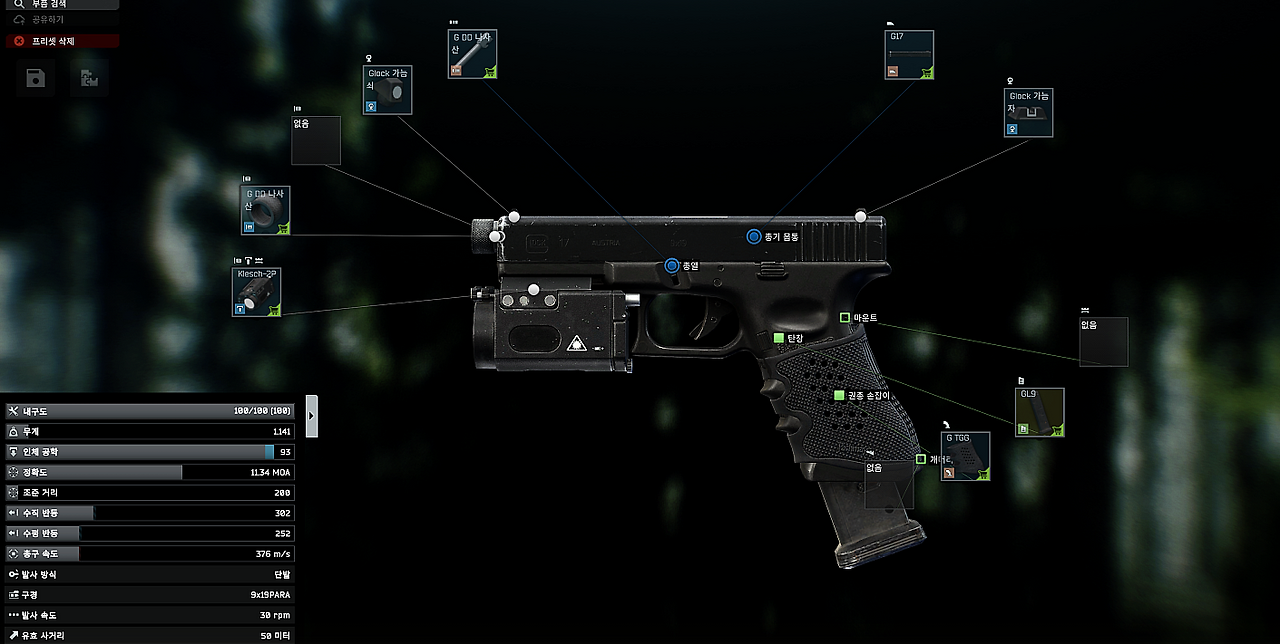This screenshot has width=1280, height=644.
Task: Select the GL9 magazine slot
Action: tap(1039, 413)
